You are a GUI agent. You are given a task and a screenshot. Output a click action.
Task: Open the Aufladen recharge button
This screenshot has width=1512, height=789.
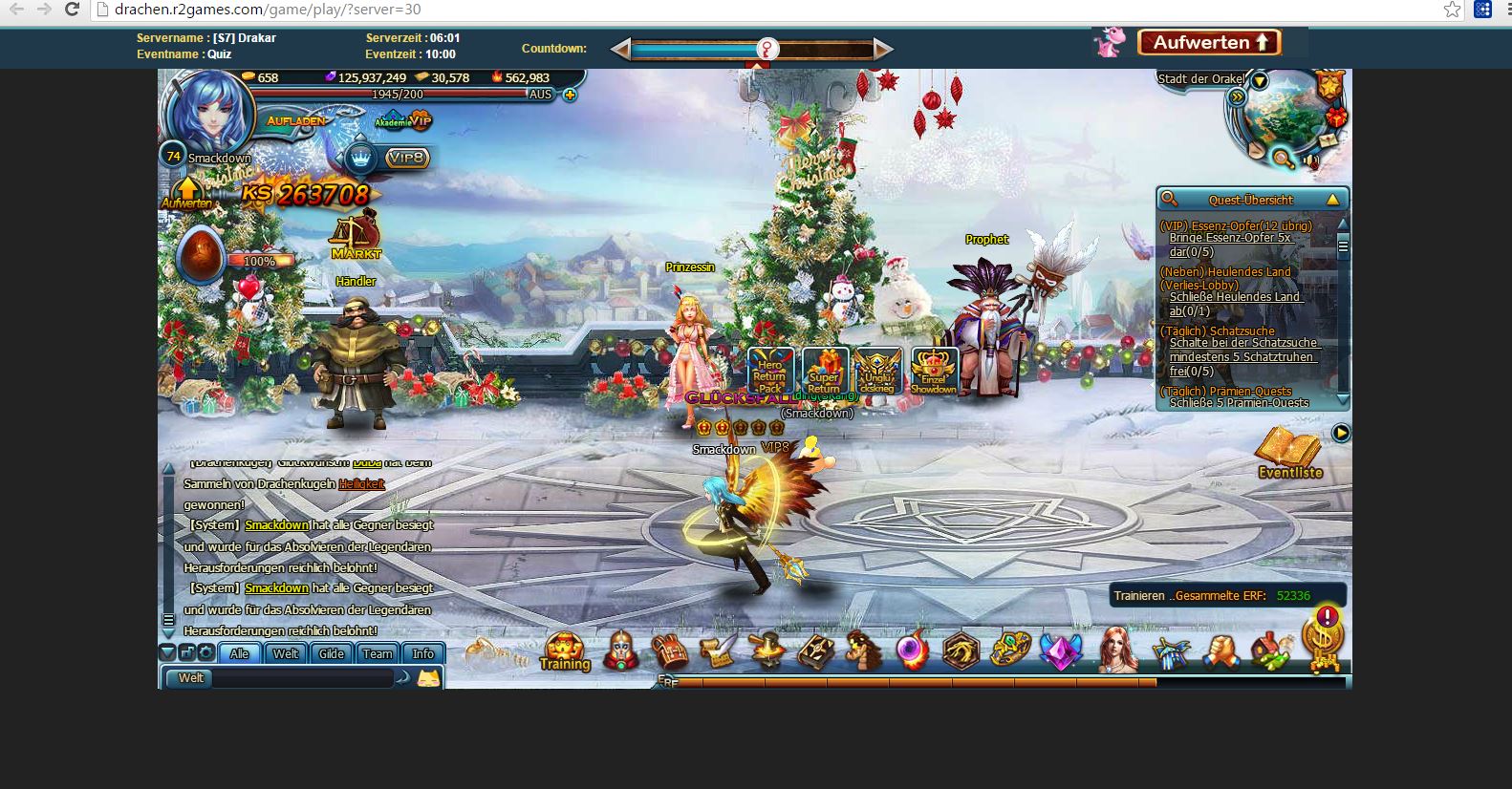296,121
